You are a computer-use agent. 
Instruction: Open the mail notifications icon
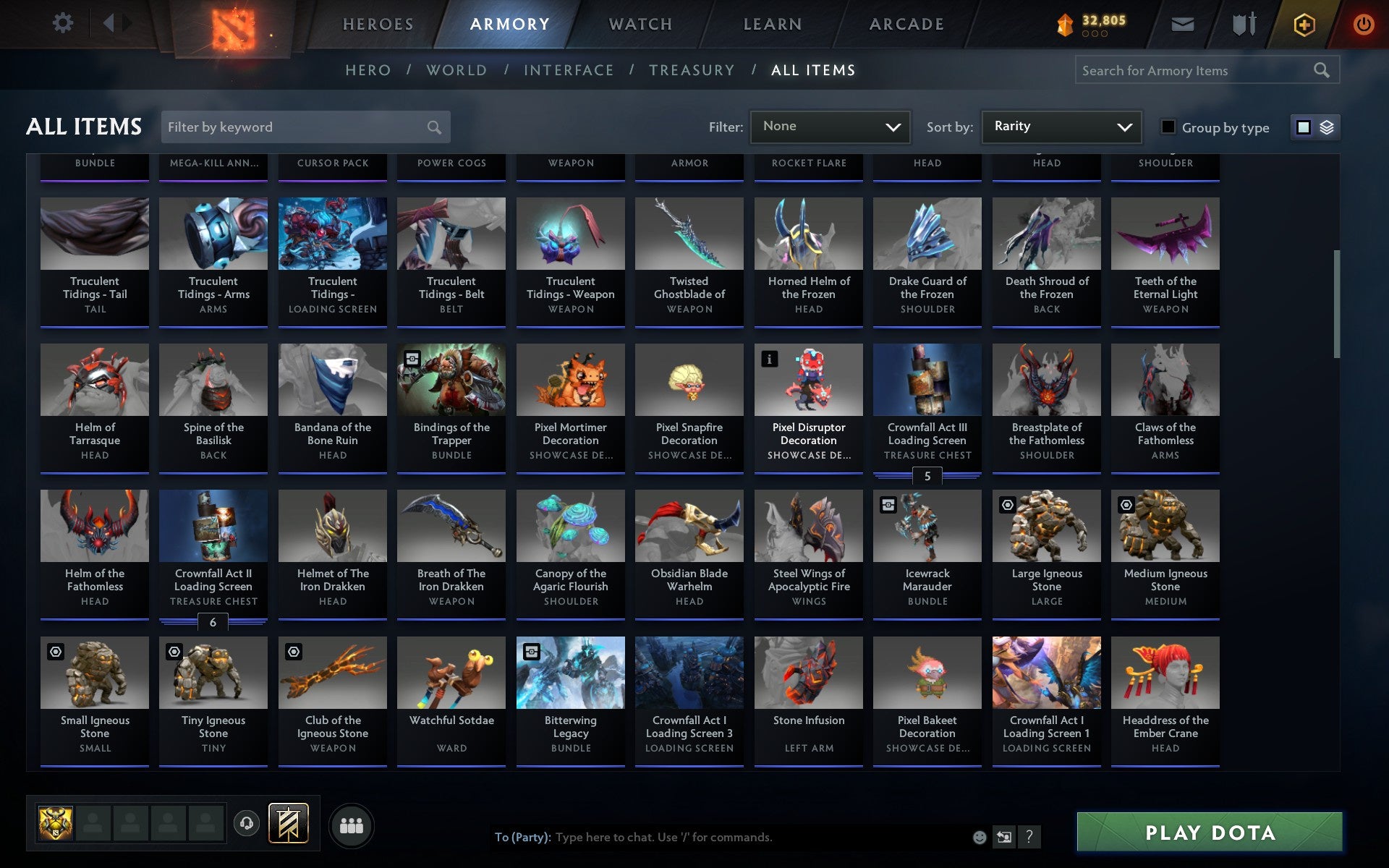[1181, 24]
